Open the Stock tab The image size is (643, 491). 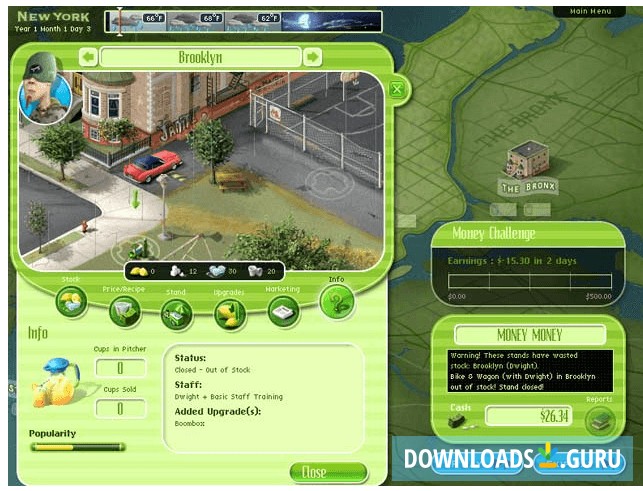[x=71, y=299]
